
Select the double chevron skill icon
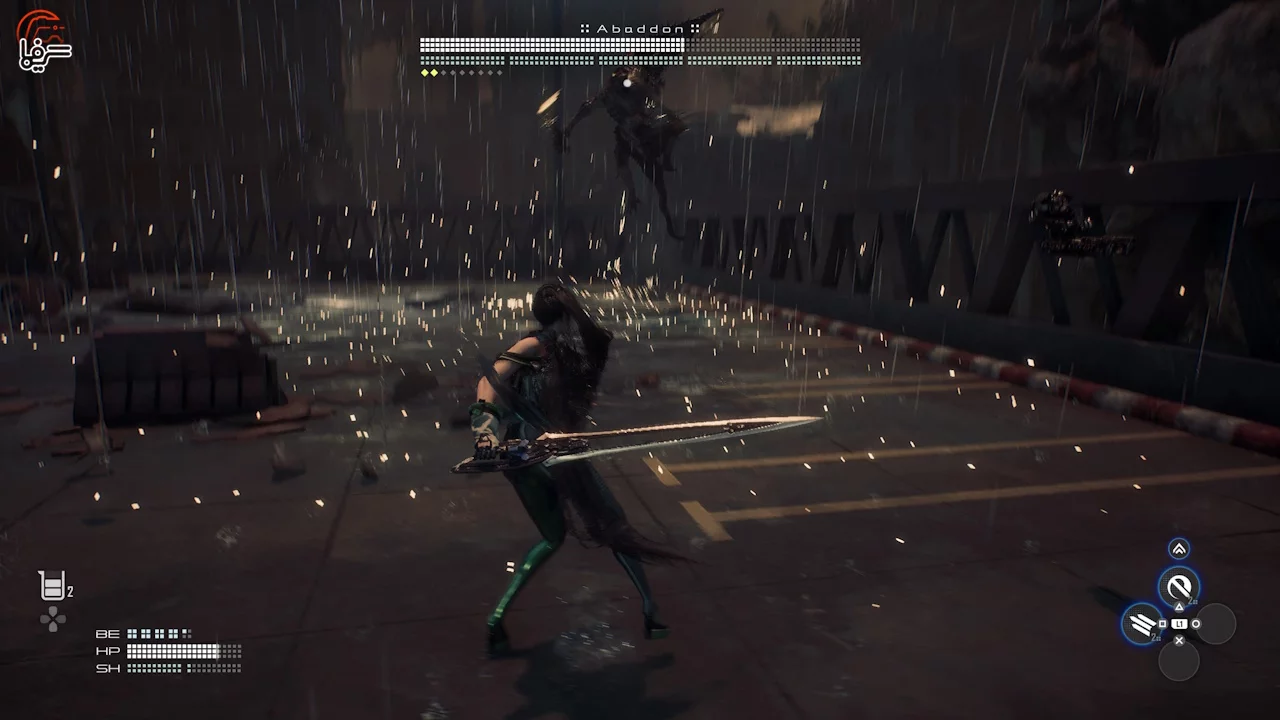click(x=1179, y=548)
